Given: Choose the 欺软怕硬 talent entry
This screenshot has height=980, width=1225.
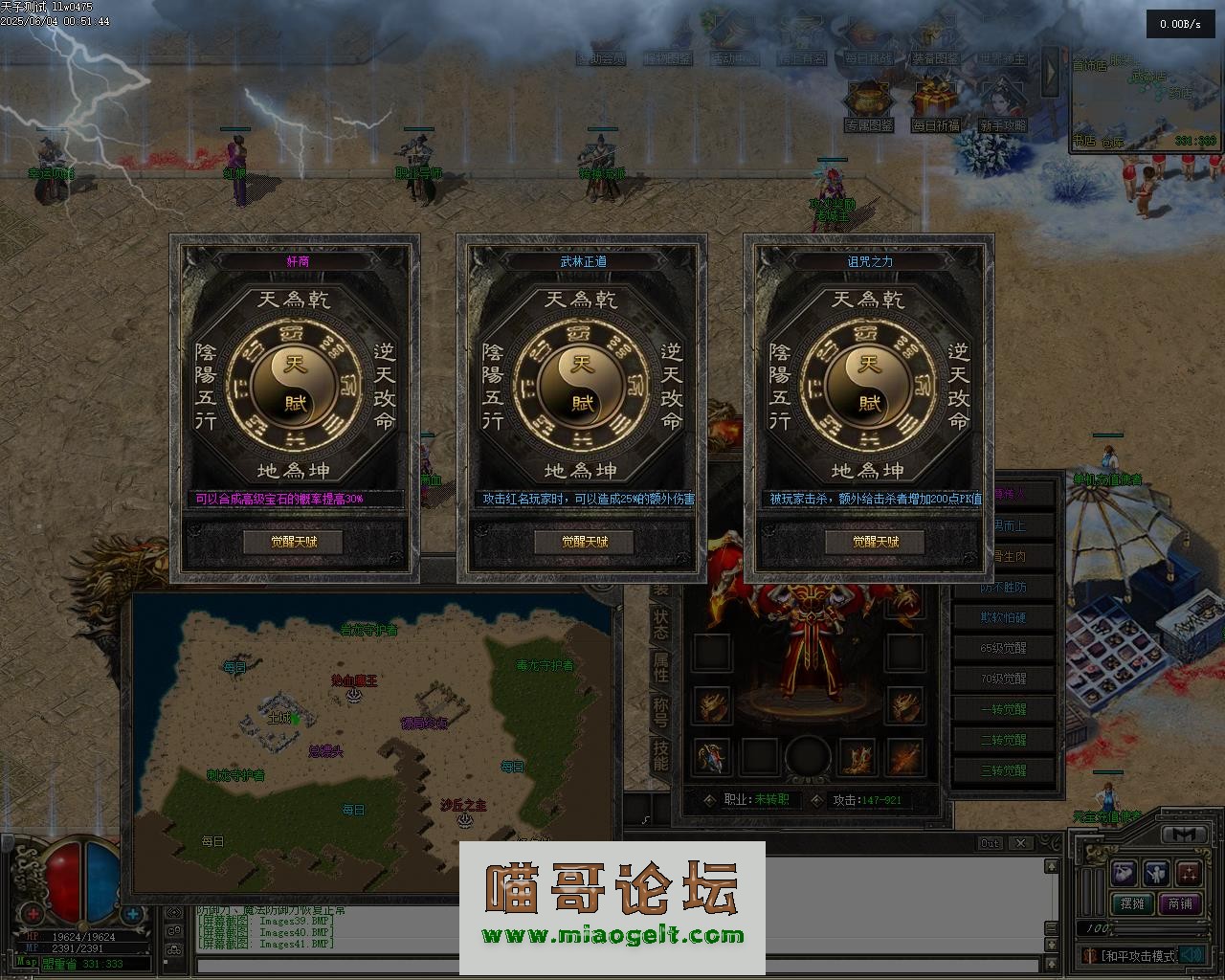Looking at the screenshot, I should pos(1003,617).
